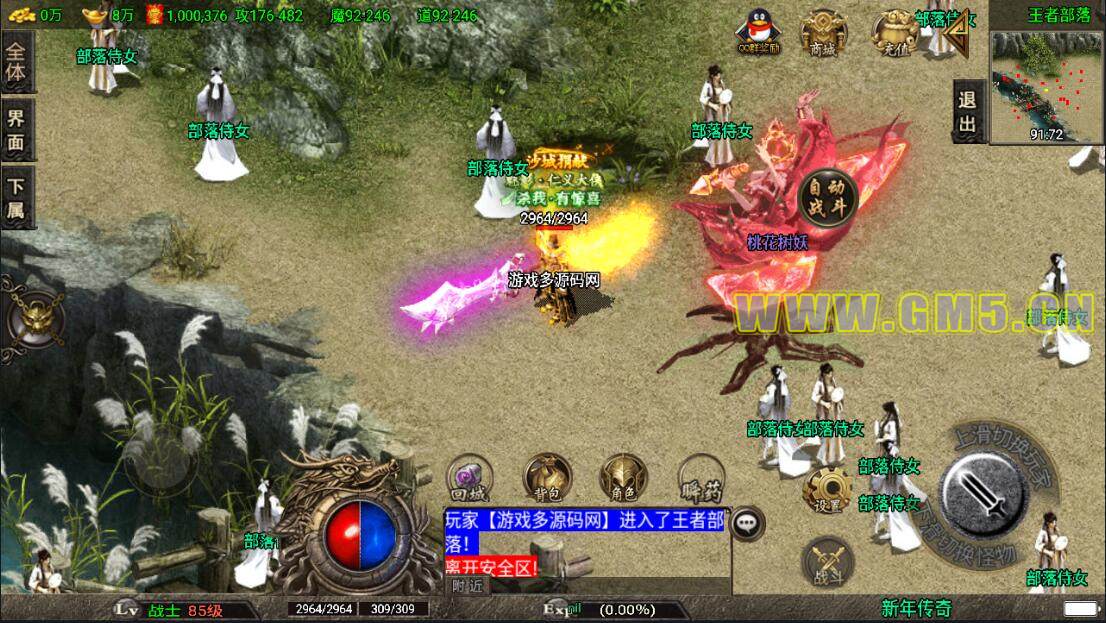1106x623 pixels.
Task: Tap the 战斗 crossed swords button
Action: click(x=827, y=562)
